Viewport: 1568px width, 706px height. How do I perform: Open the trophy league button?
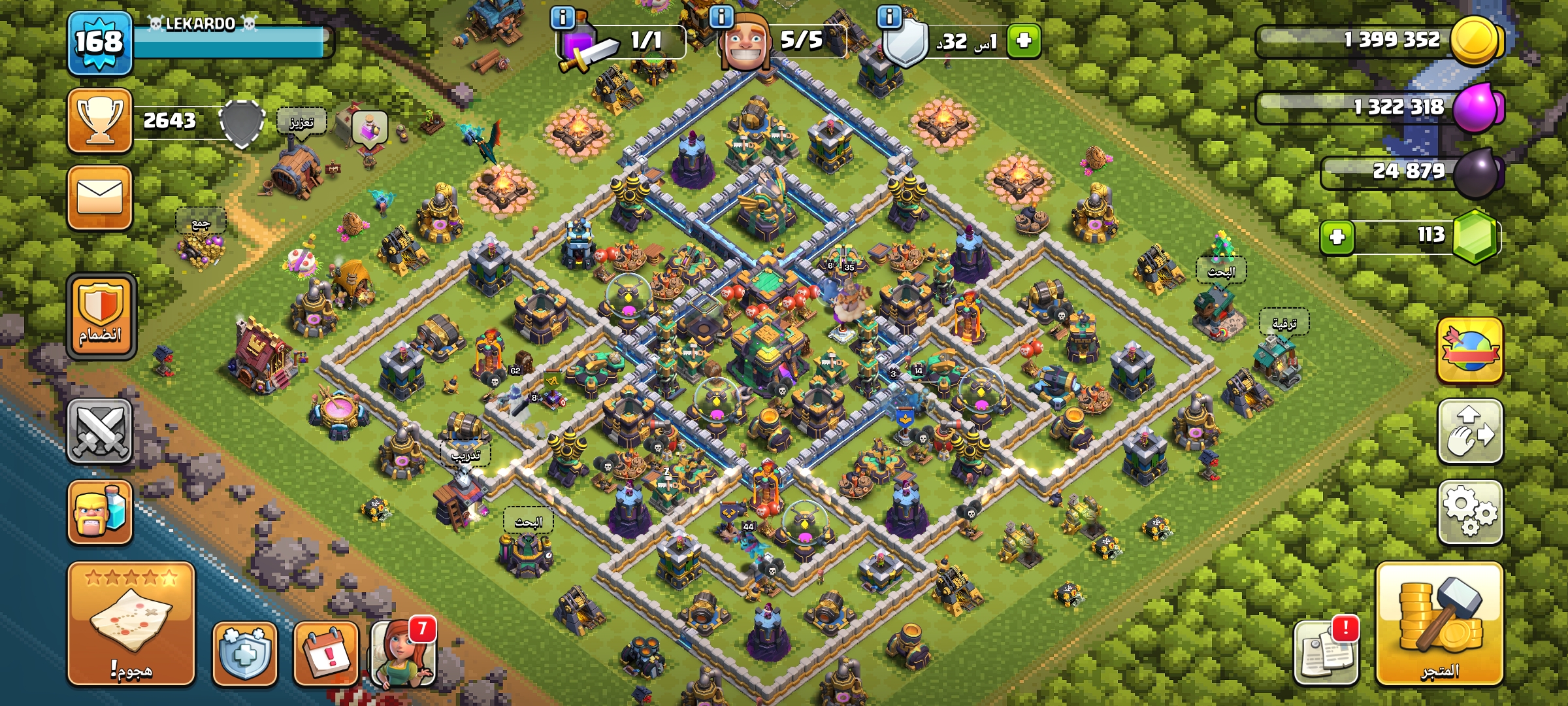click(99, 121)
